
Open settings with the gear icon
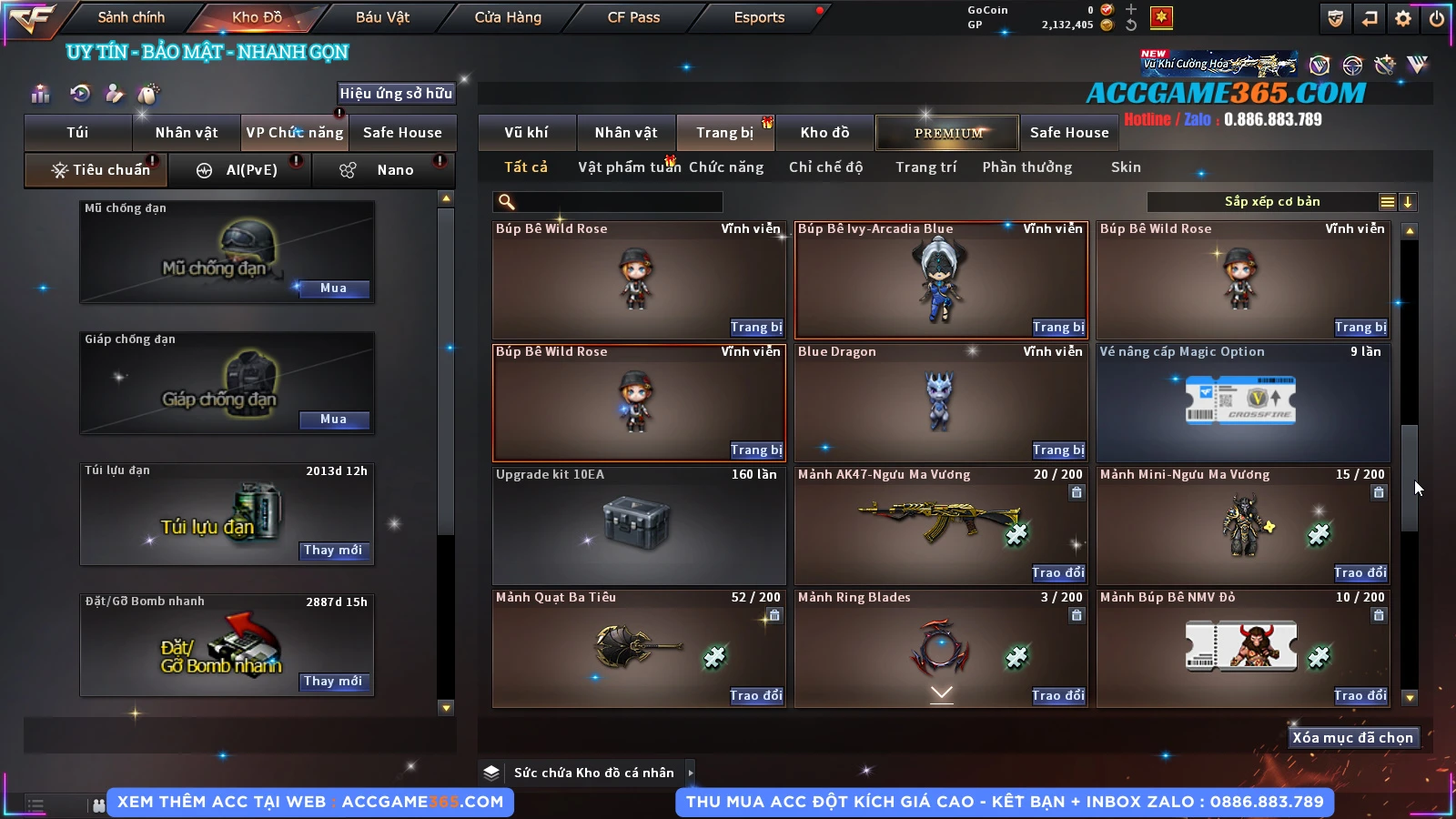point(1403,18)
